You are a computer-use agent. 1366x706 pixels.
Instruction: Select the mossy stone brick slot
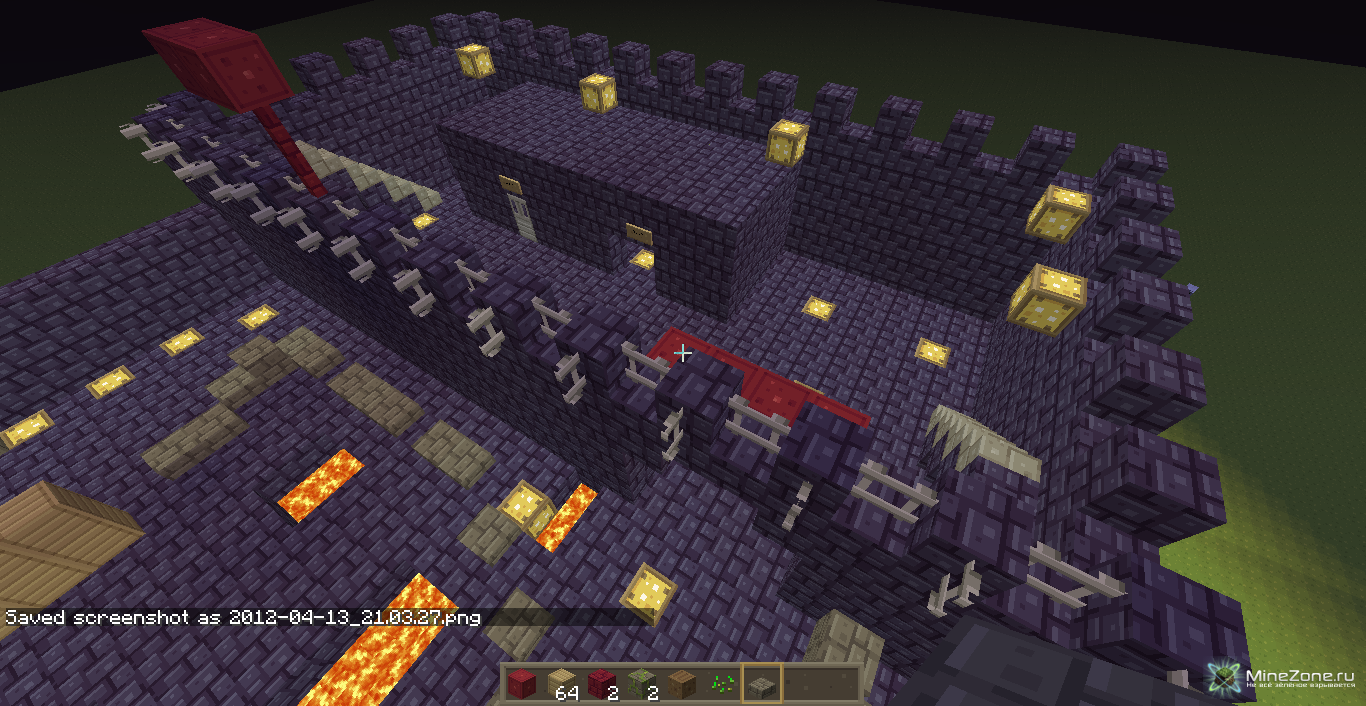[x=640, y=684]
